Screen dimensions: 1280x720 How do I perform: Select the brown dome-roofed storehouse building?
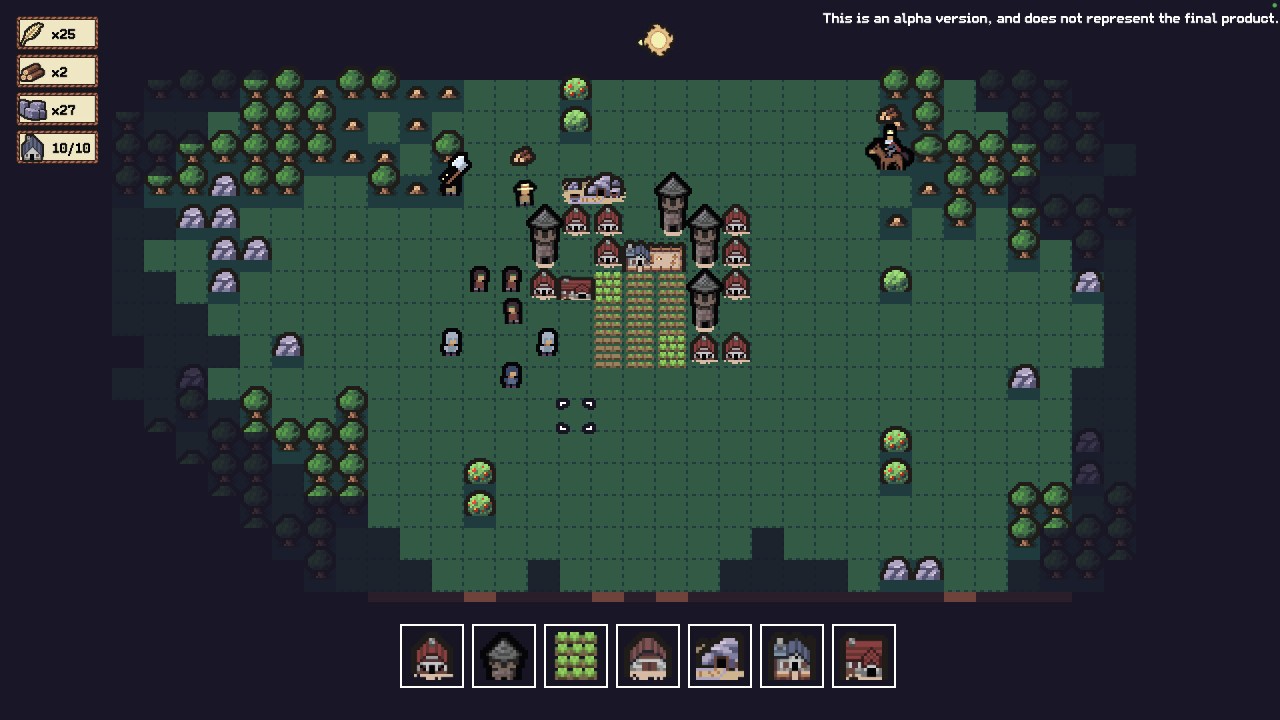(648, 656)
